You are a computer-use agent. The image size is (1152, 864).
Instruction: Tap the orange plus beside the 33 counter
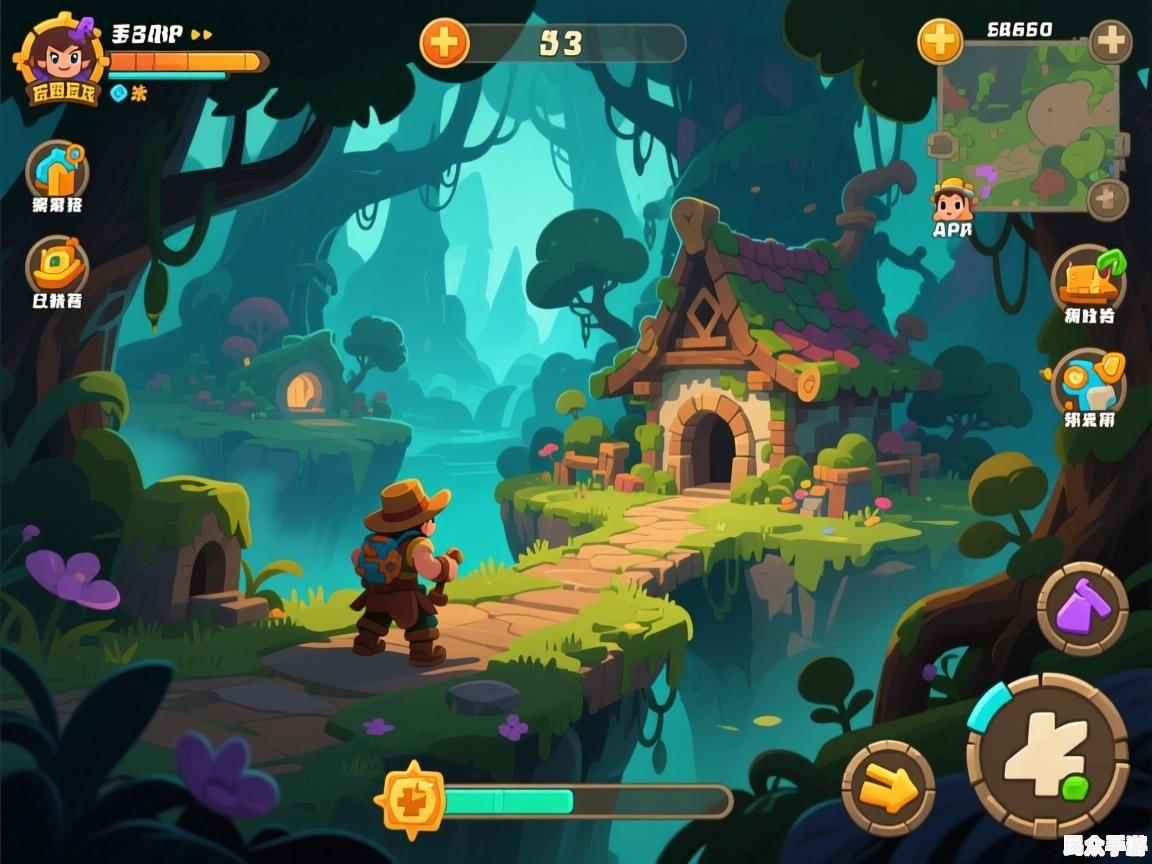[x=444, y=43]
